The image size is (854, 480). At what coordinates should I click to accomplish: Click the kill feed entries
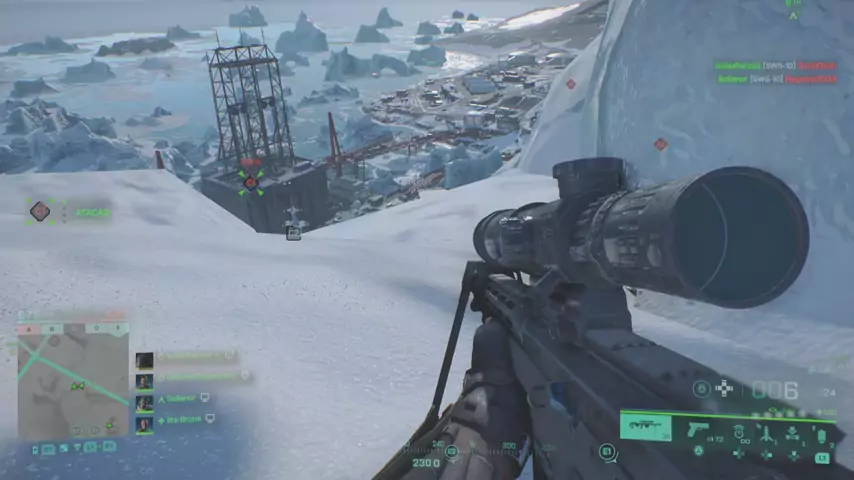click(777, 71)
